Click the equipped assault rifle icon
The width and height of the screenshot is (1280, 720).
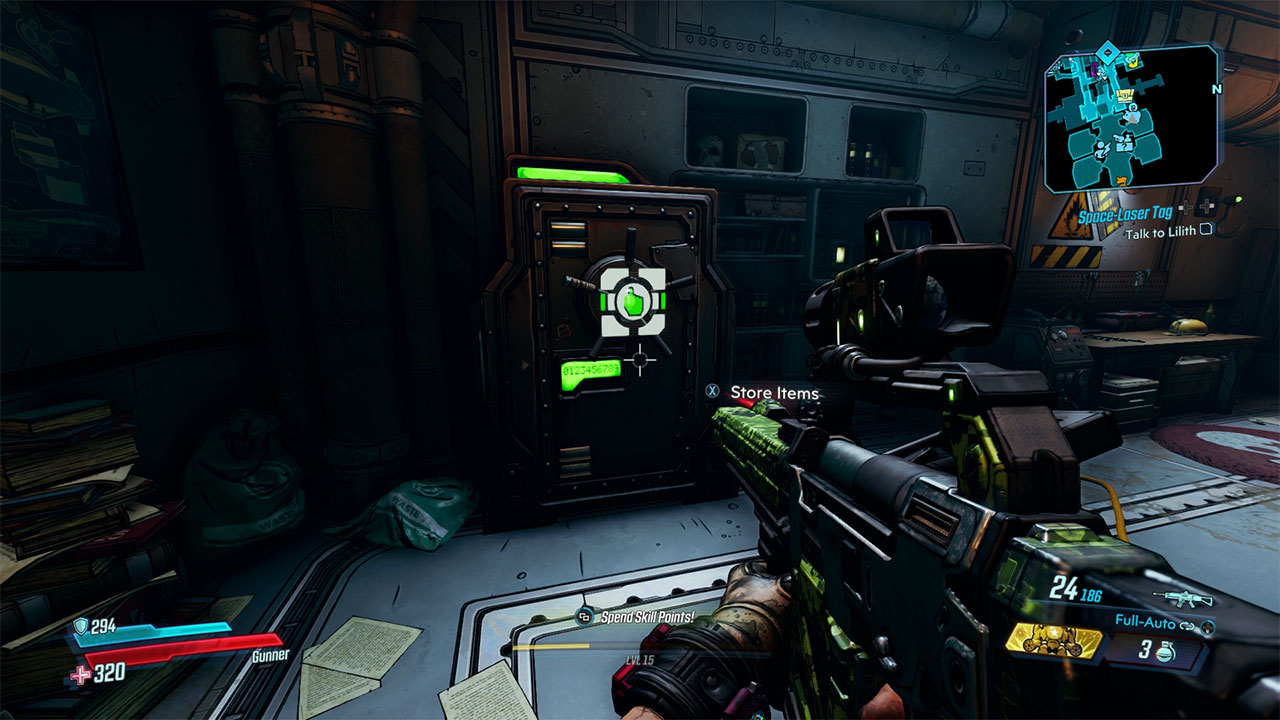tap(1184, 598)
